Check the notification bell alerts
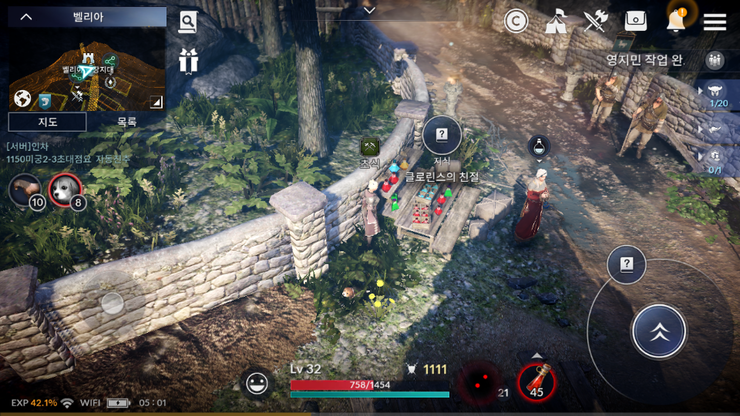The width and height of the screenshot is (740, 416). 676,19
